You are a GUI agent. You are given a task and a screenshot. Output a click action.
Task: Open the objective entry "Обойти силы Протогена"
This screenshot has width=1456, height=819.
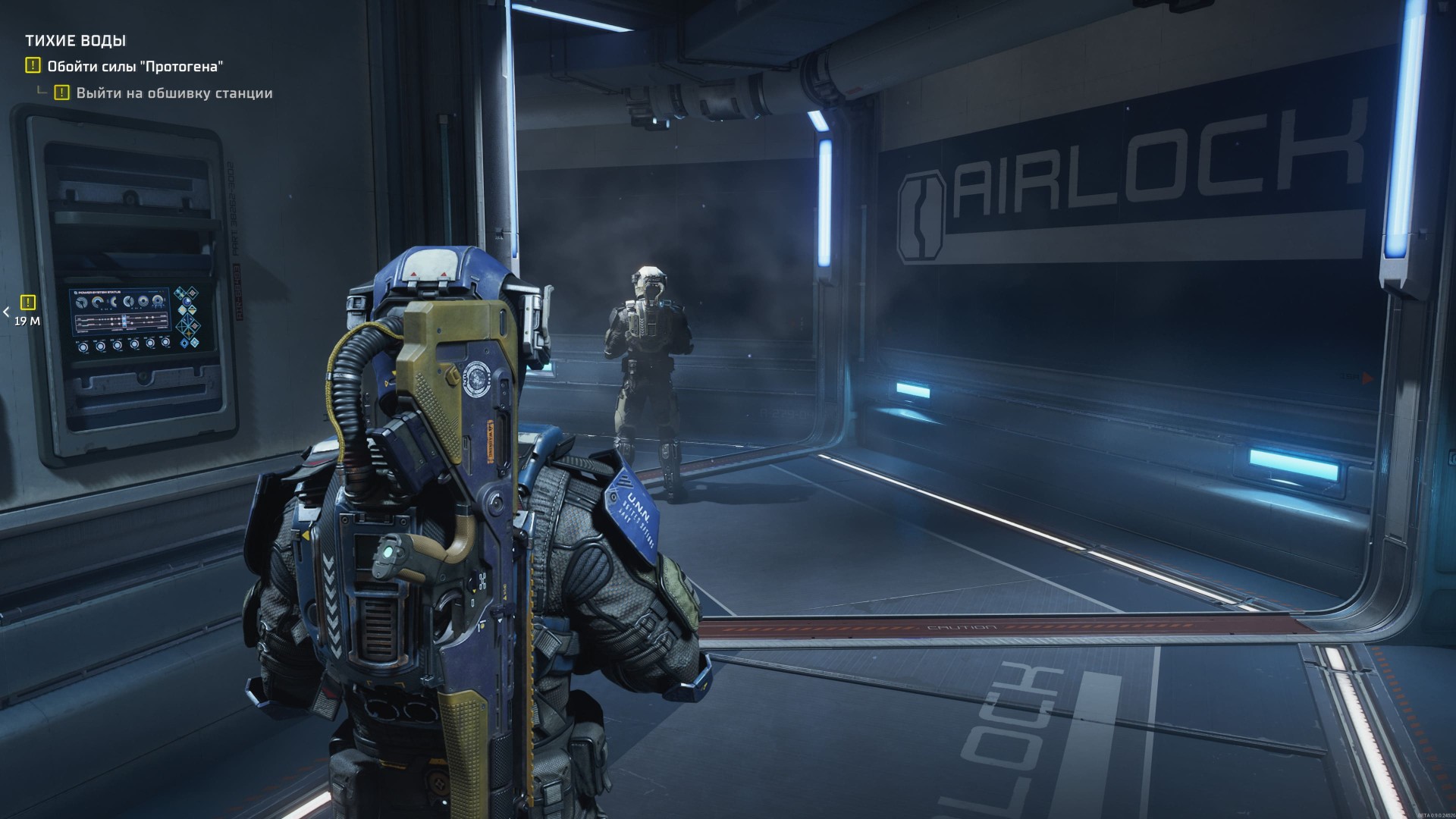[135, 67]
